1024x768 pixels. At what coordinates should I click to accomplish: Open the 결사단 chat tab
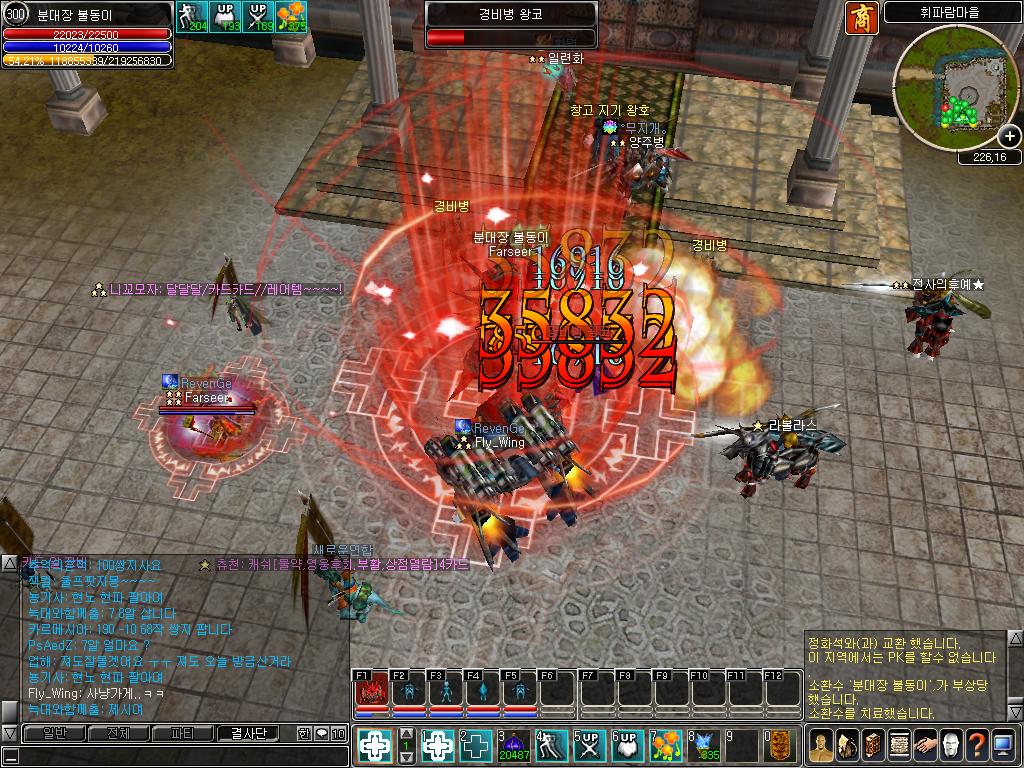249,733
